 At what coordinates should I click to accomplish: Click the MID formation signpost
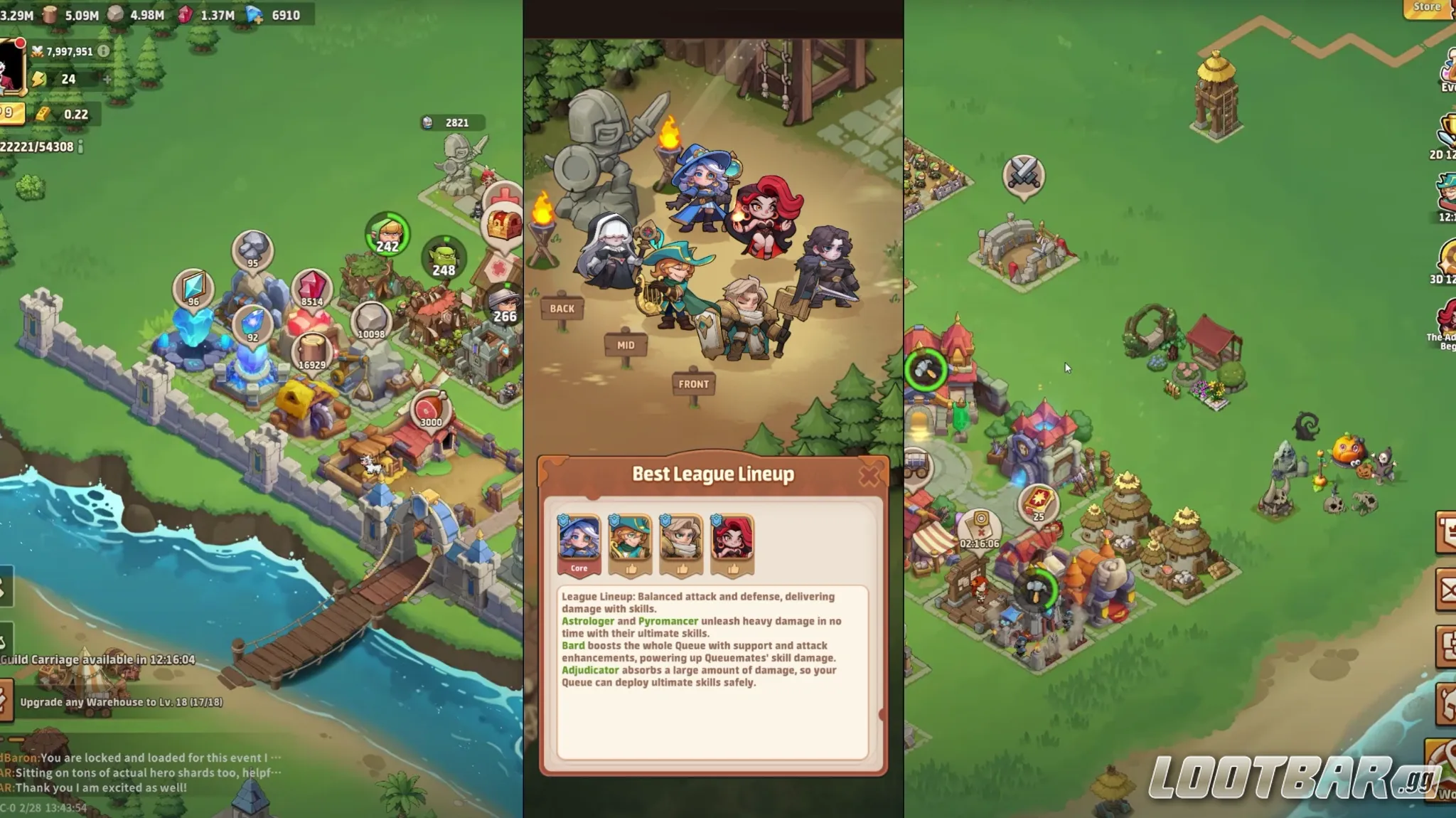click(x=626, y=344)
